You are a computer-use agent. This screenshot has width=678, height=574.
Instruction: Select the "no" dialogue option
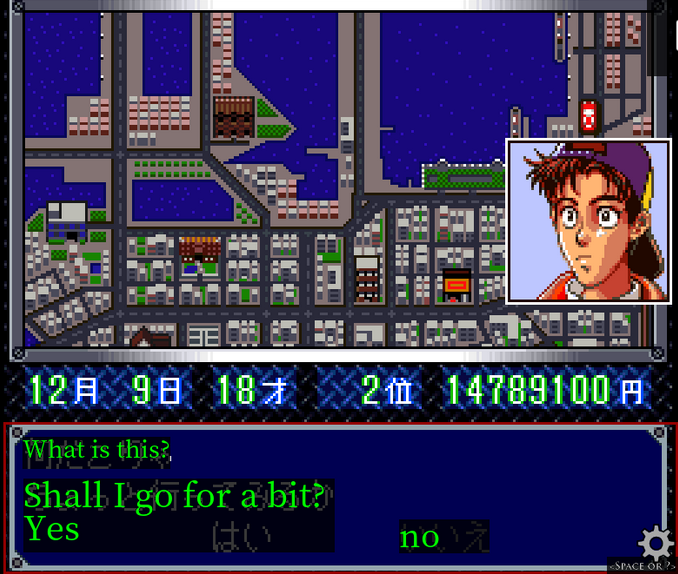point(420,537)
